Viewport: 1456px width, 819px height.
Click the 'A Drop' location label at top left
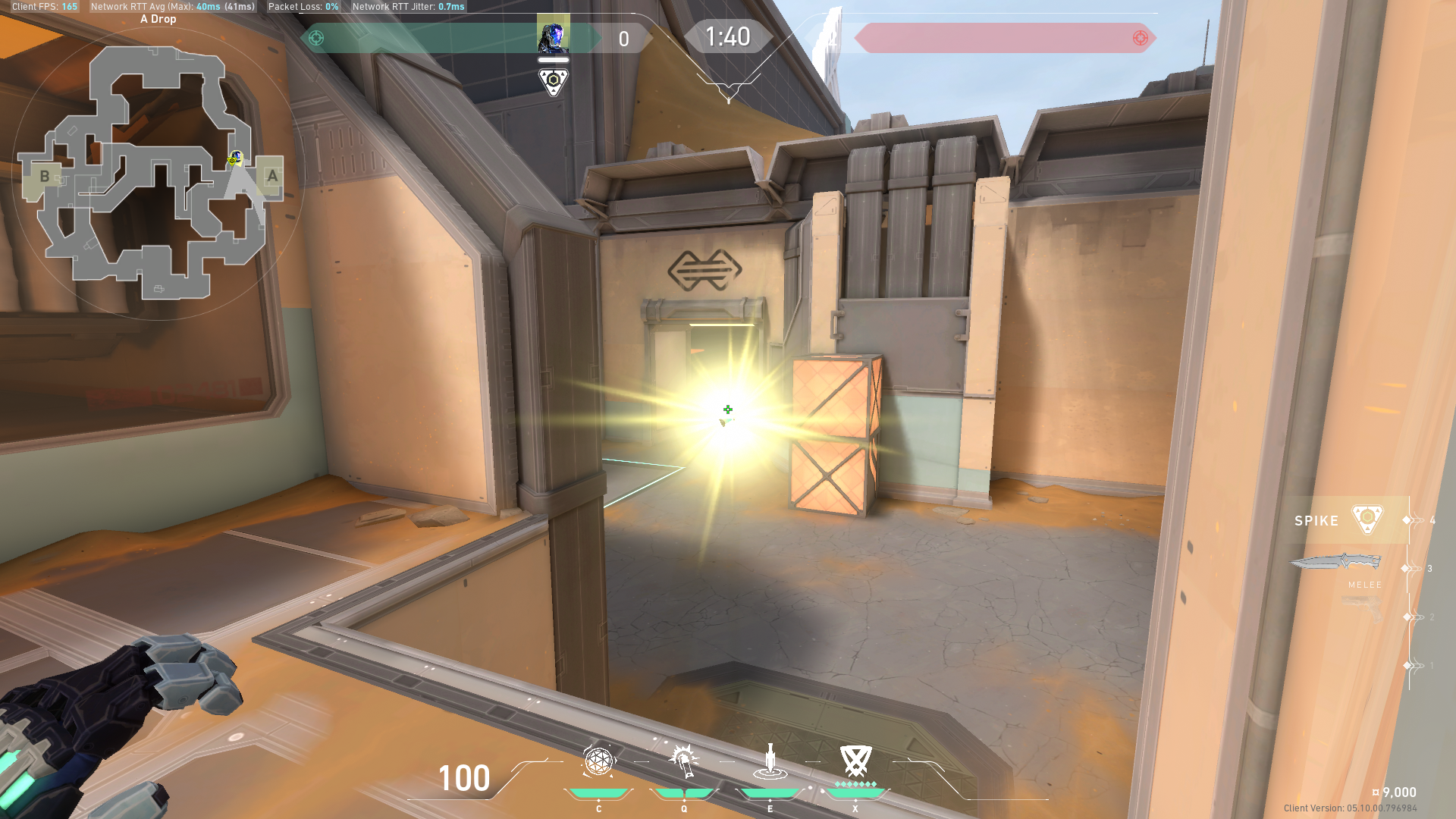point(157,18)
